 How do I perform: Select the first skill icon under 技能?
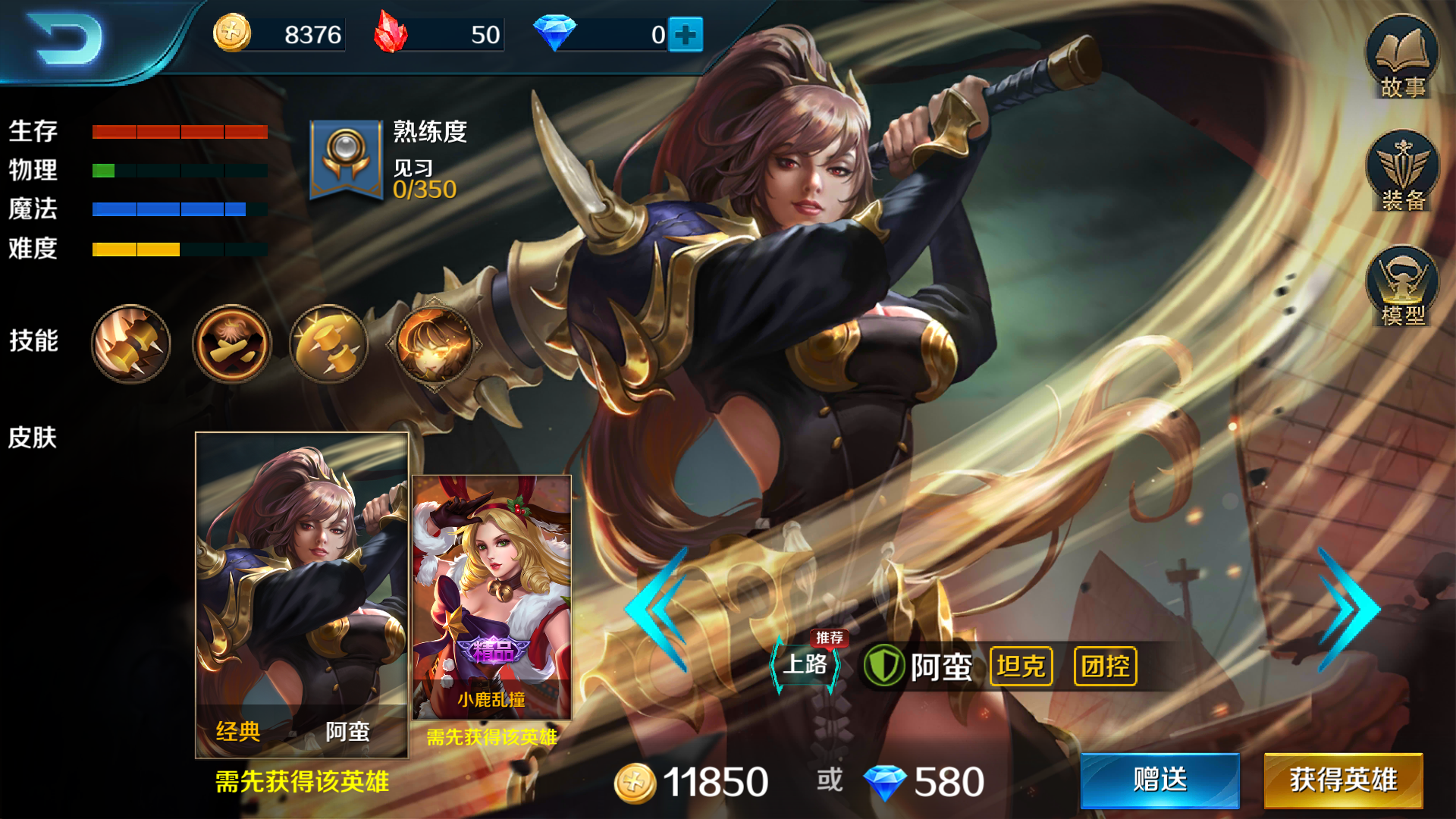pyautogui.click(x=130, y=345)
